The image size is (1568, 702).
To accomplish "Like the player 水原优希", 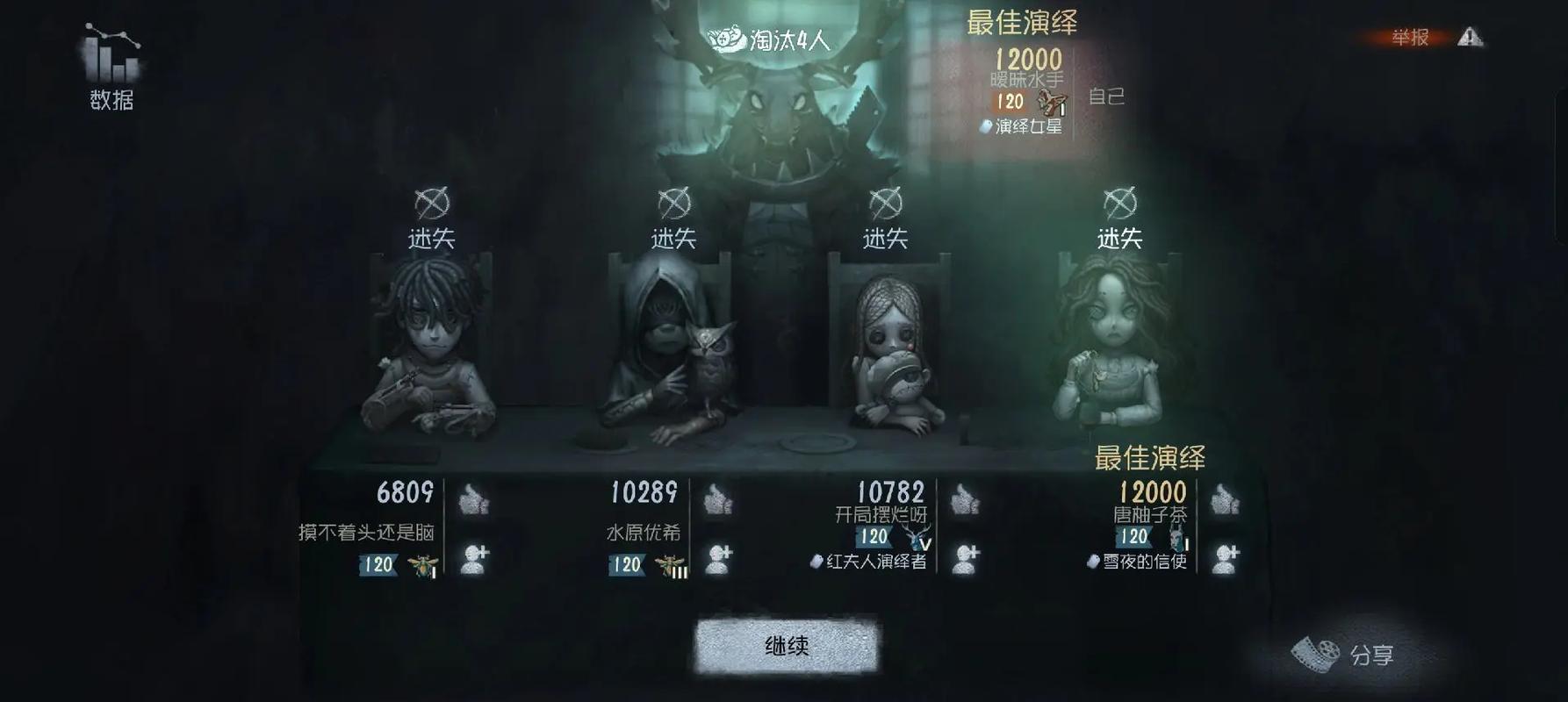I will pos(721,502).
